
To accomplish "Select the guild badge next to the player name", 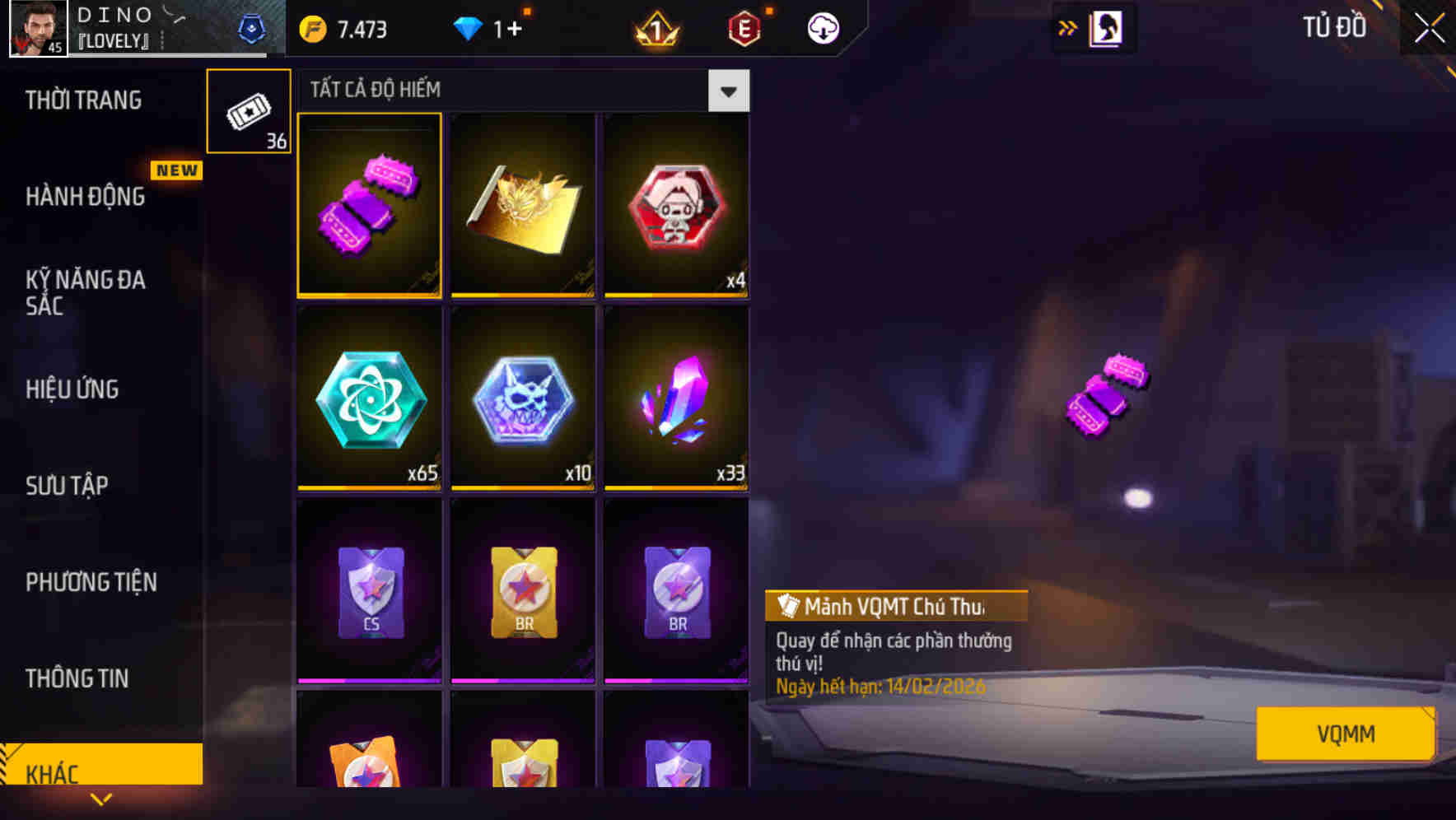I will tap(252, 27).
